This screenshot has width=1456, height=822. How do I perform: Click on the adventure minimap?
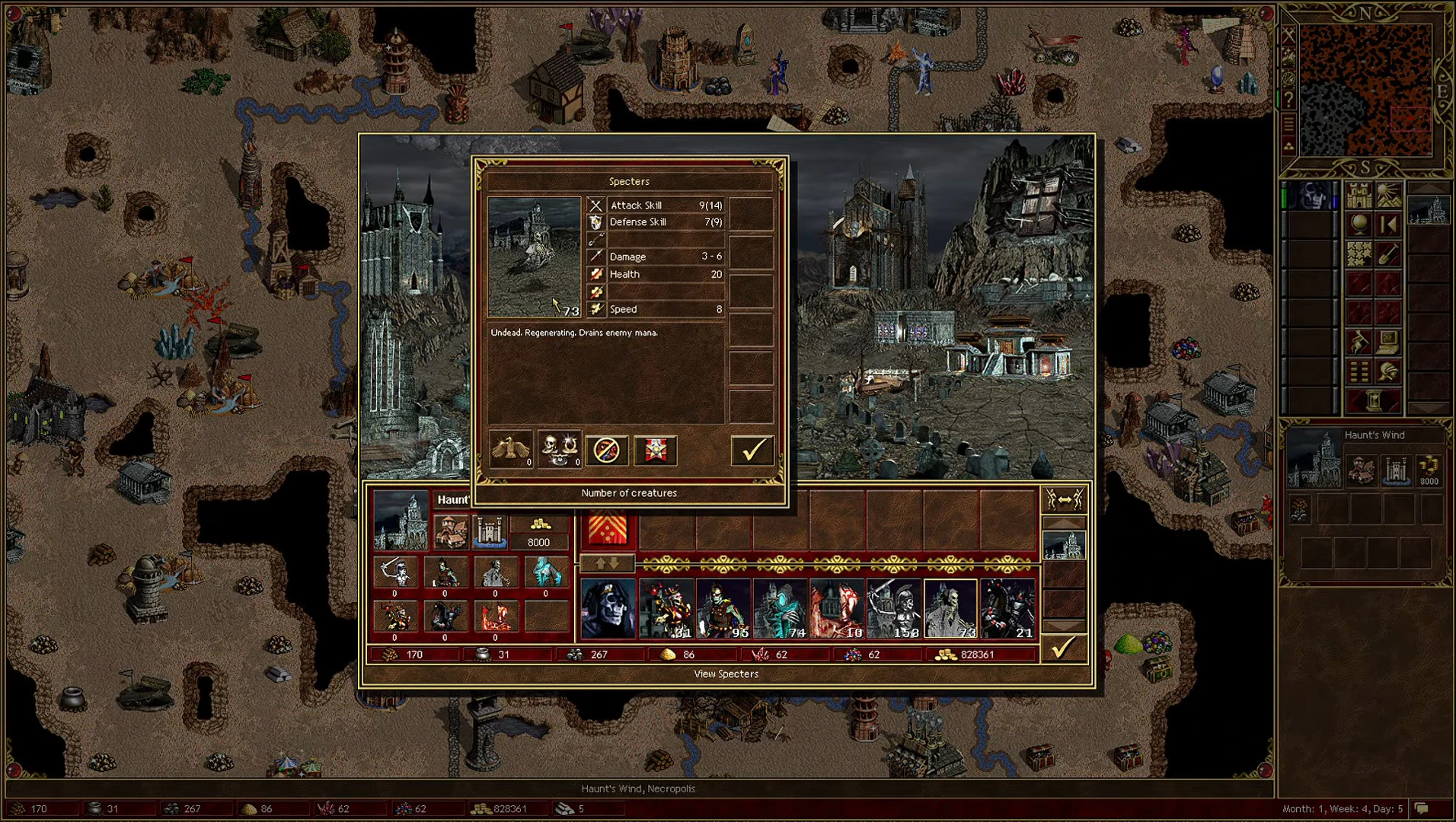point(1365,90)
